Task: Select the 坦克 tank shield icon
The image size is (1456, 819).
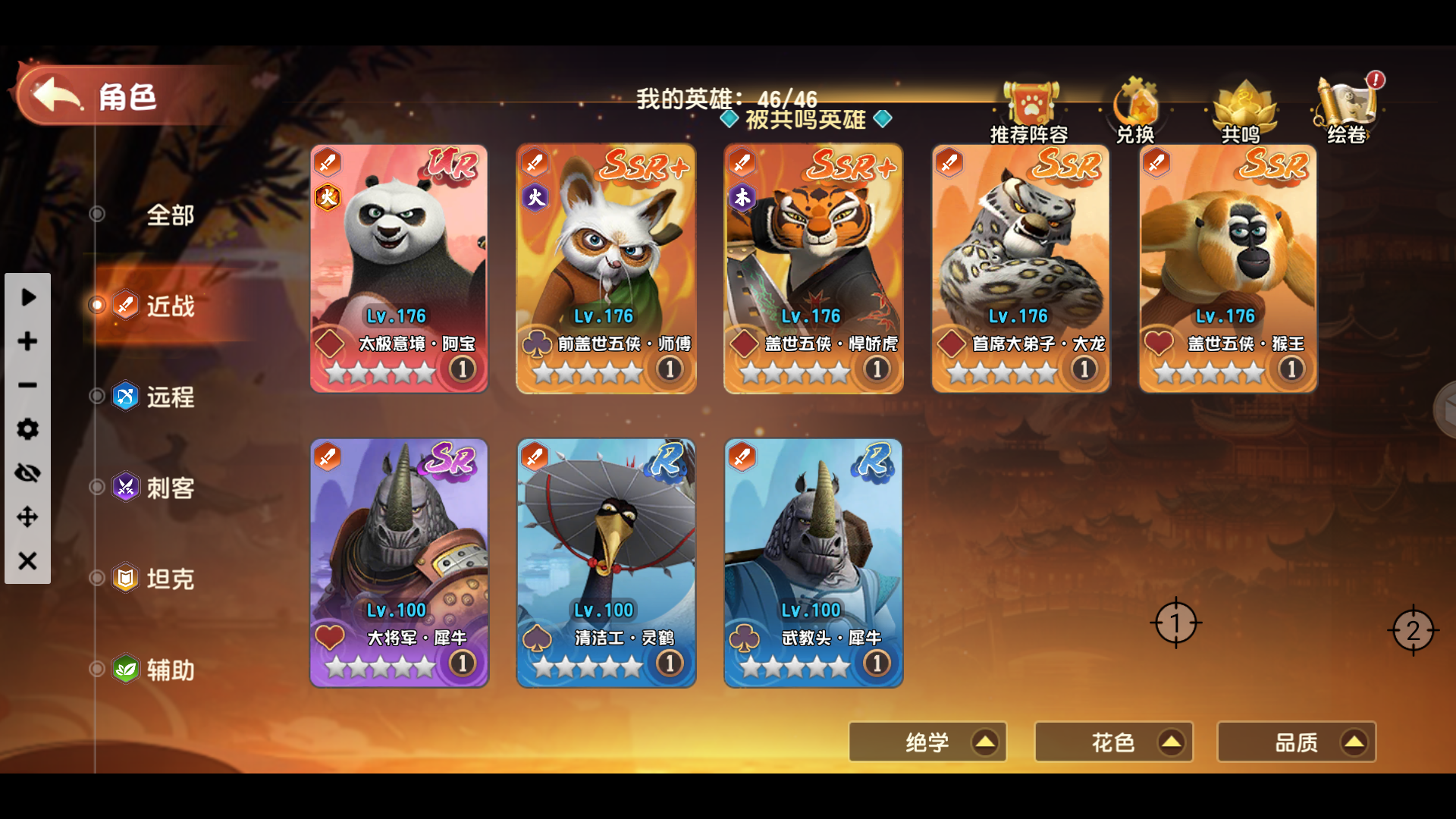Action: point(125,579)
